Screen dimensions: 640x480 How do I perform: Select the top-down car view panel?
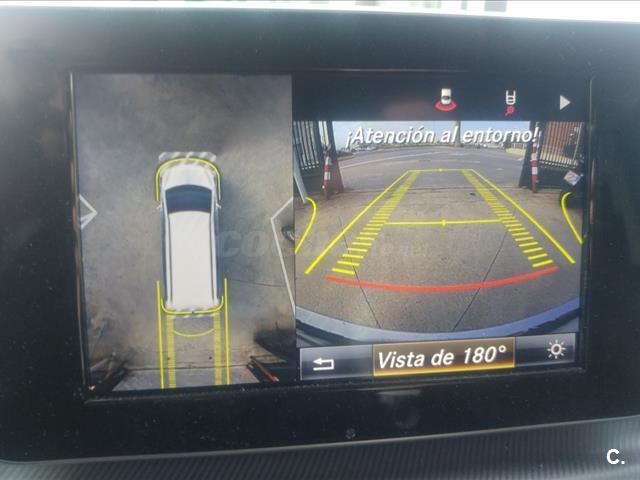189,230
